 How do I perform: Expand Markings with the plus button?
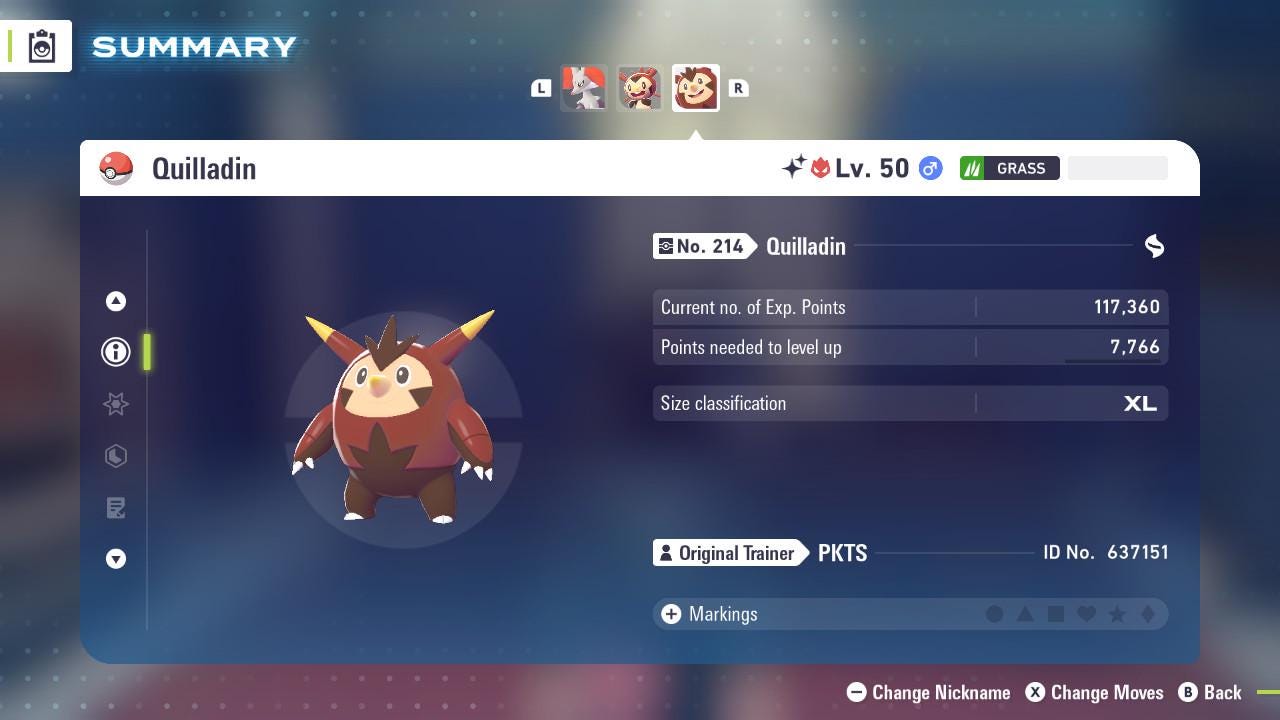pos(669,614)
